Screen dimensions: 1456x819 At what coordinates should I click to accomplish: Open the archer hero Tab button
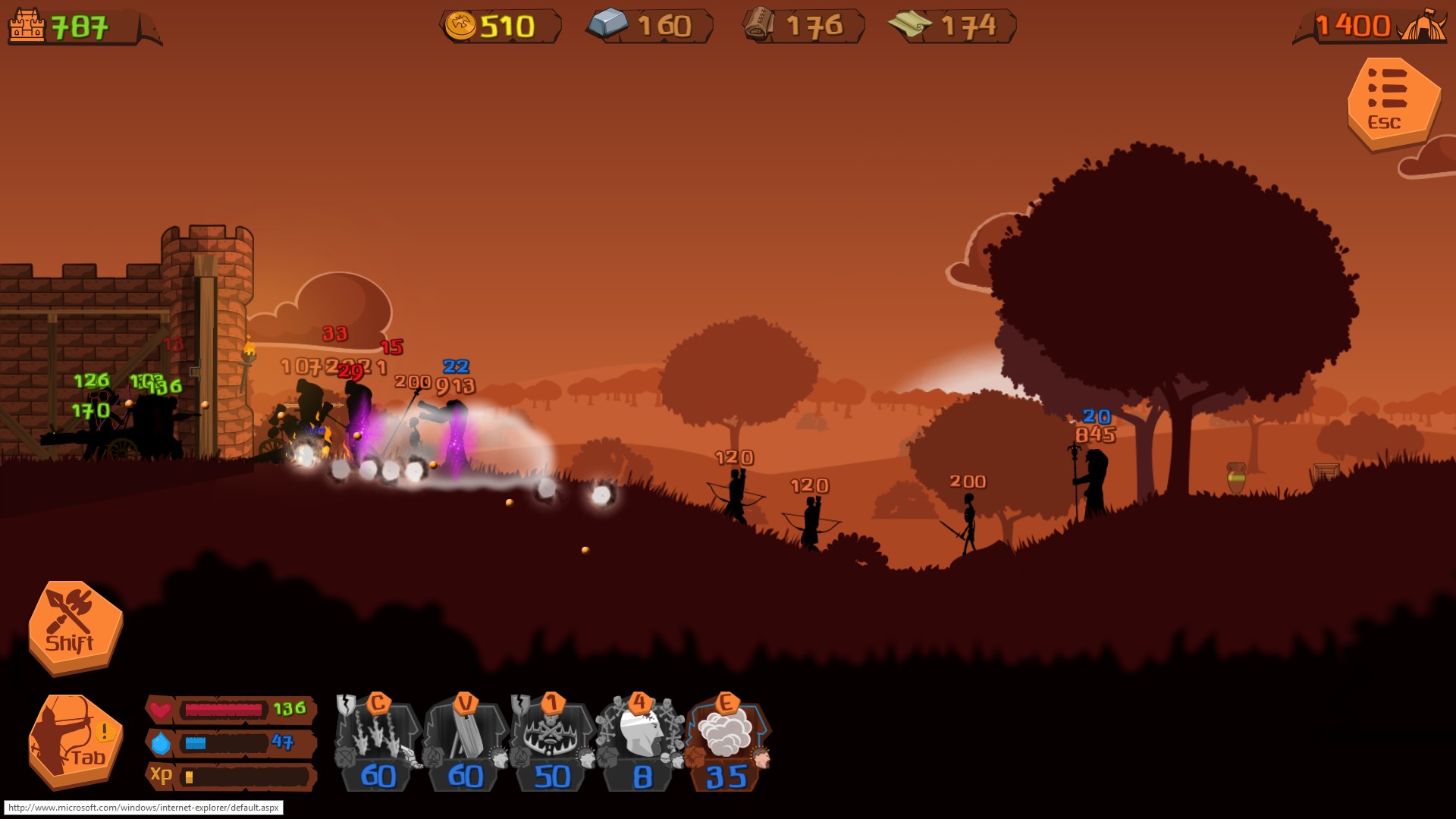(74, 741)
